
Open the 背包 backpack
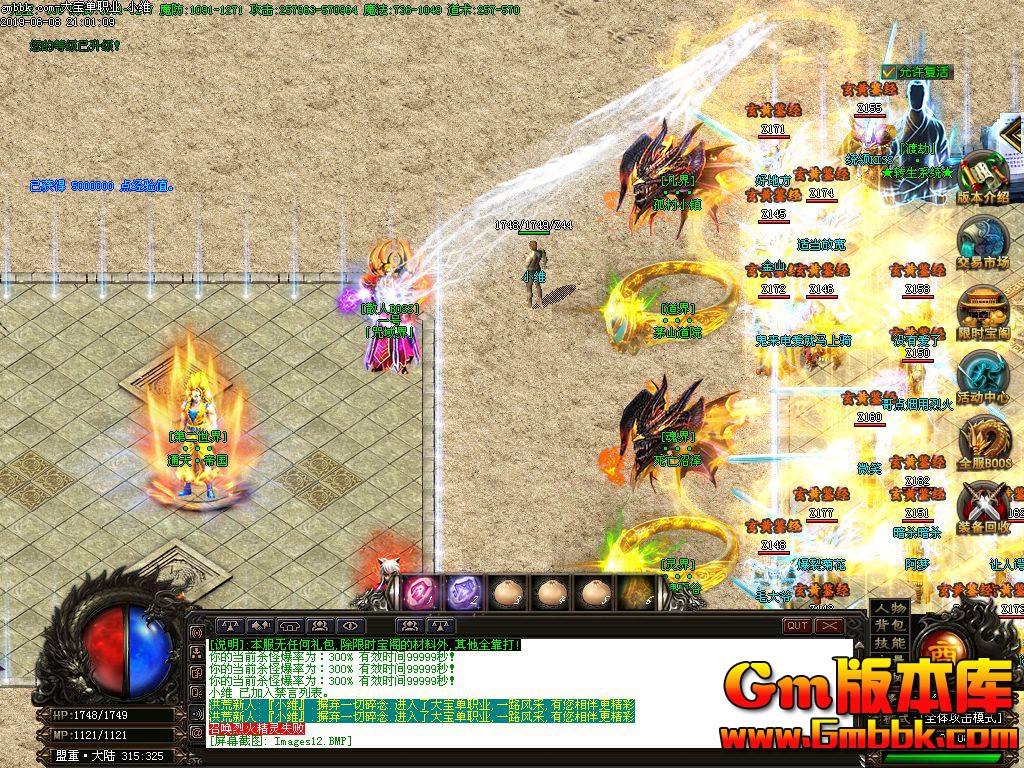tap(889, 625)
